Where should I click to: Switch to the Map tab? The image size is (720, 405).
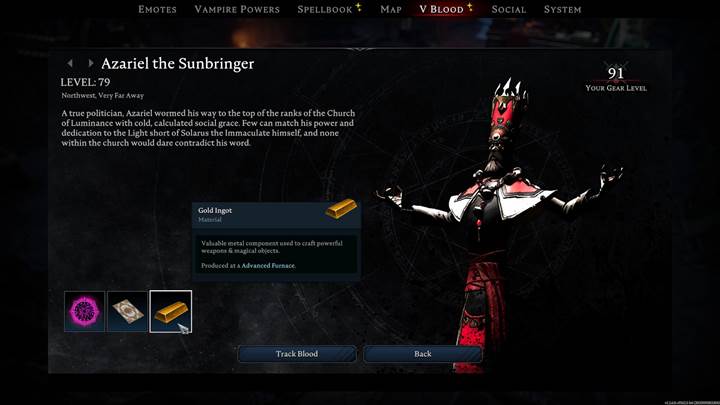click(391, 9)
